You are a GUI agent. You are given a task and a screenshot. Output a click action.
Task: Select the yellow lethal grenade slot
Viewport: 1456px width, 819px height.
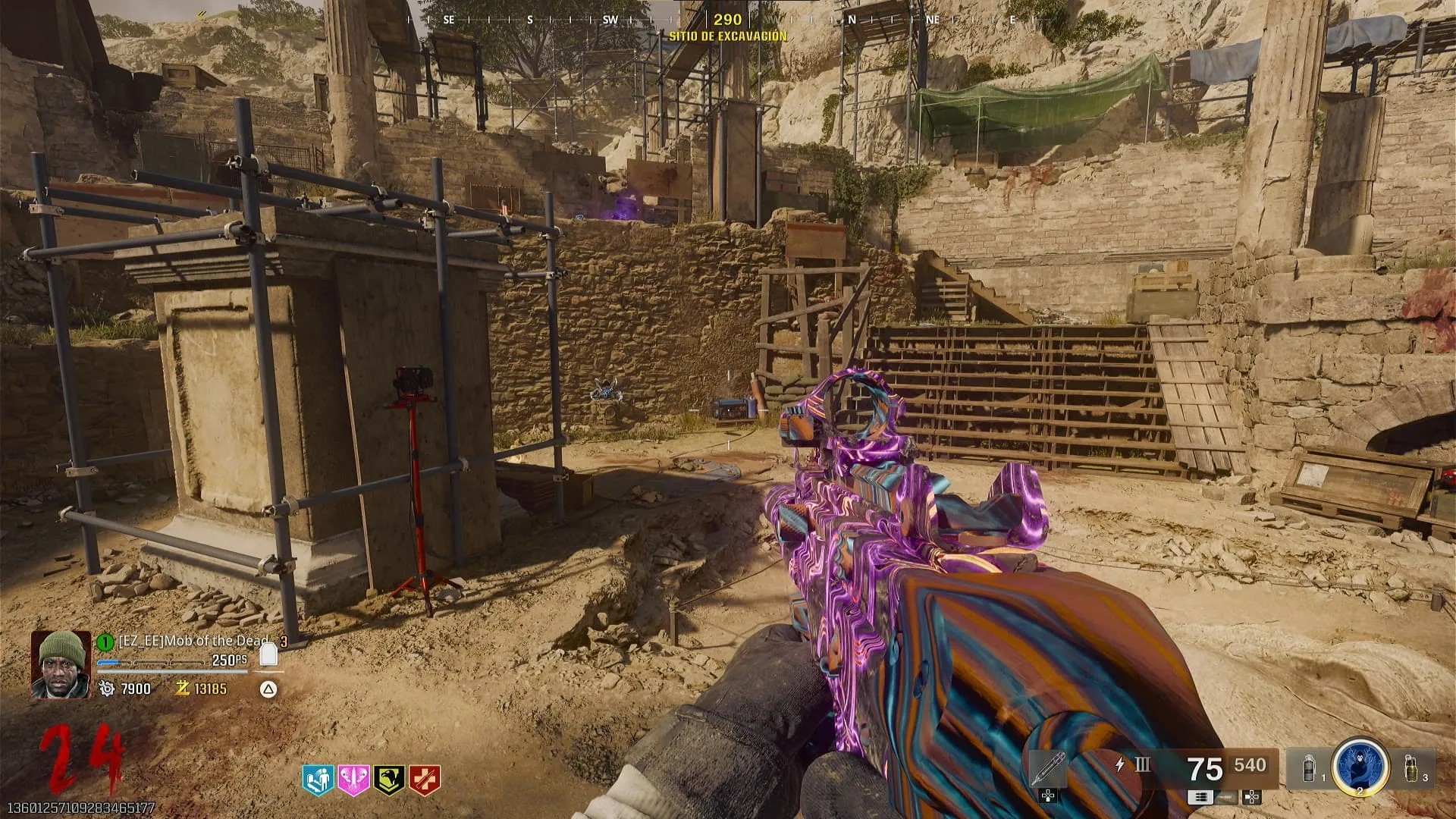coord(1411,767)
